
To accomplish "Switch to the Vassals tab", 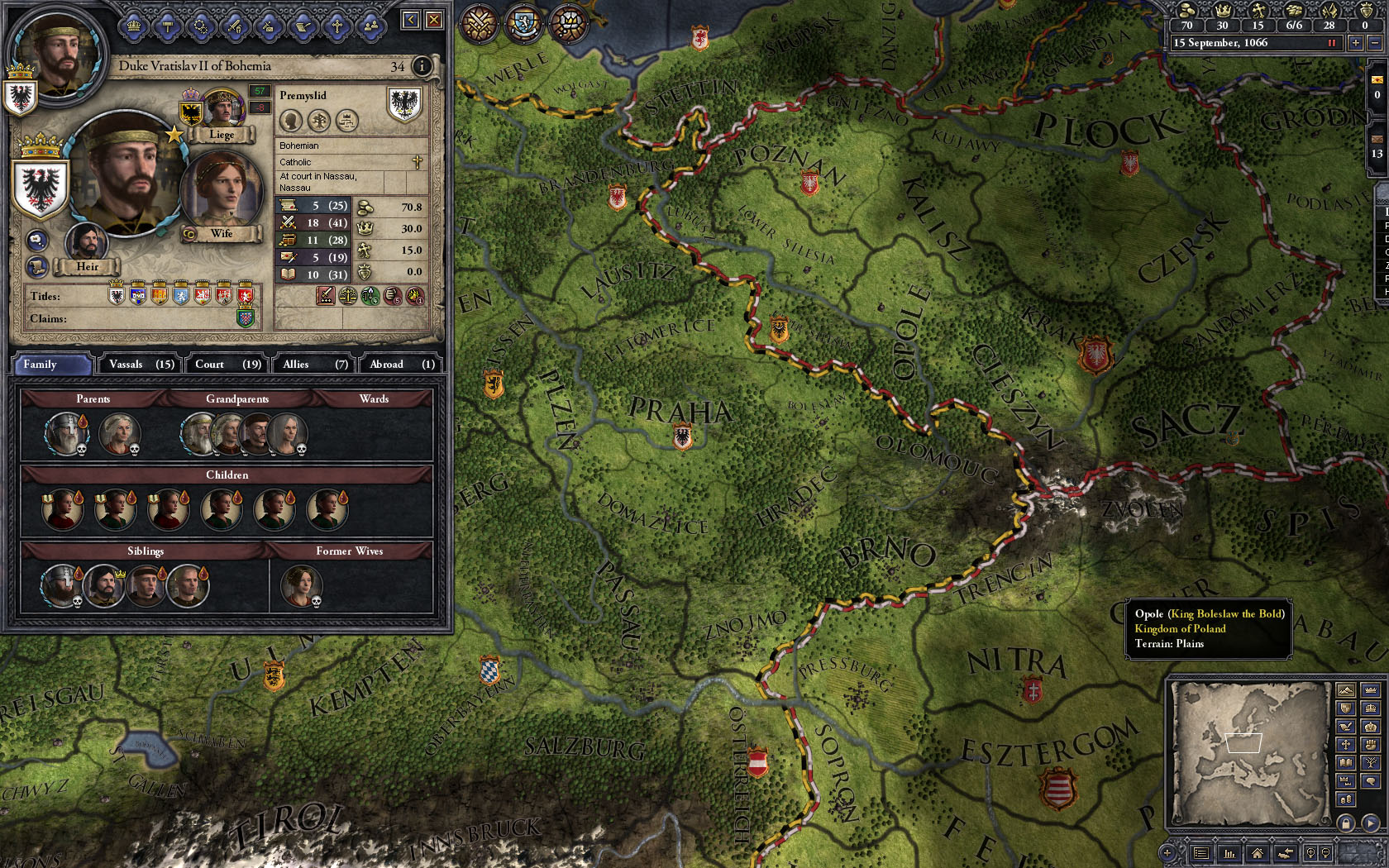I will click(141, 364).
